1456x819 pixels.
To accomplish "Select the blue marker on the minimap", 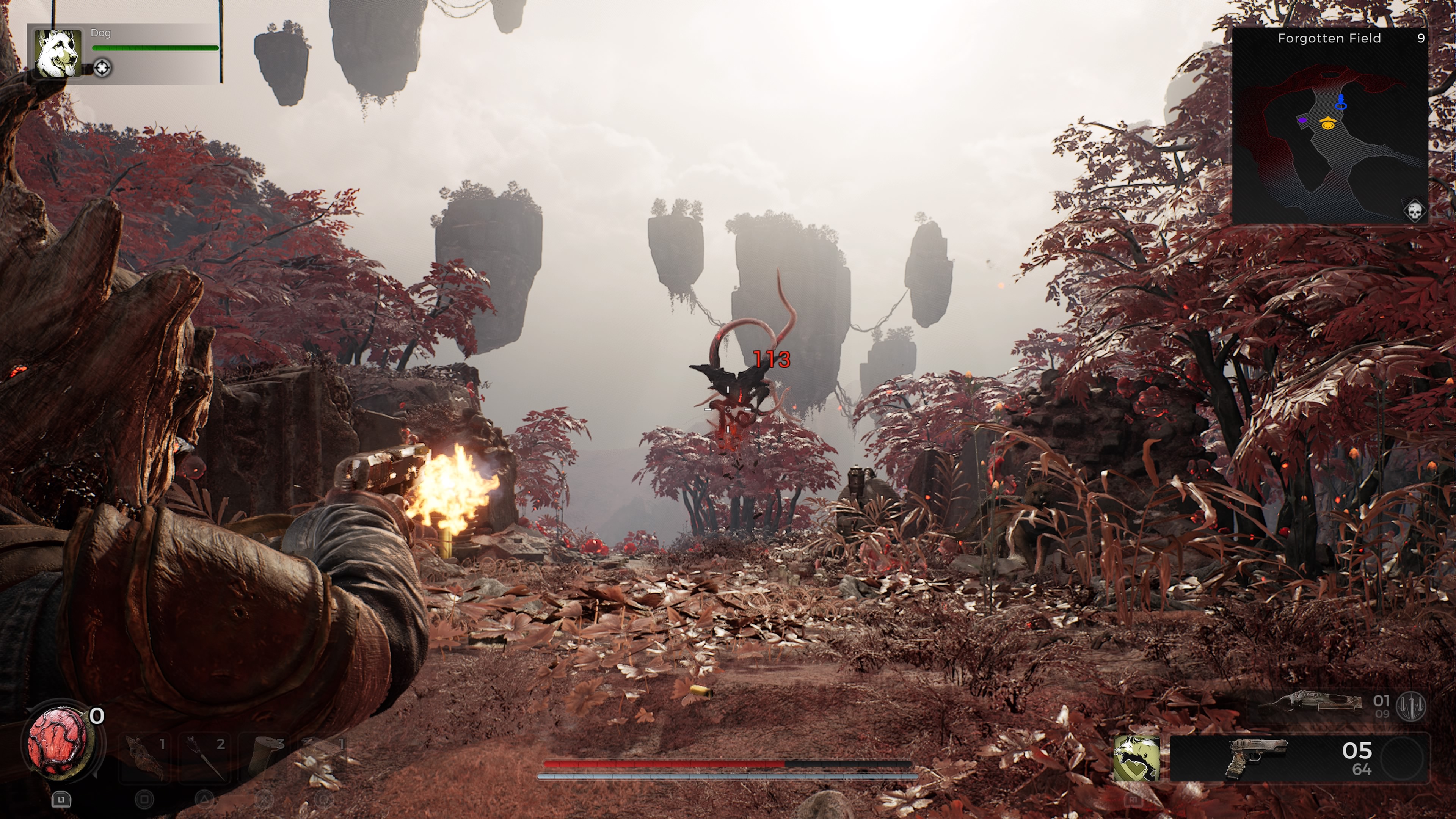I will [1340, 103].
